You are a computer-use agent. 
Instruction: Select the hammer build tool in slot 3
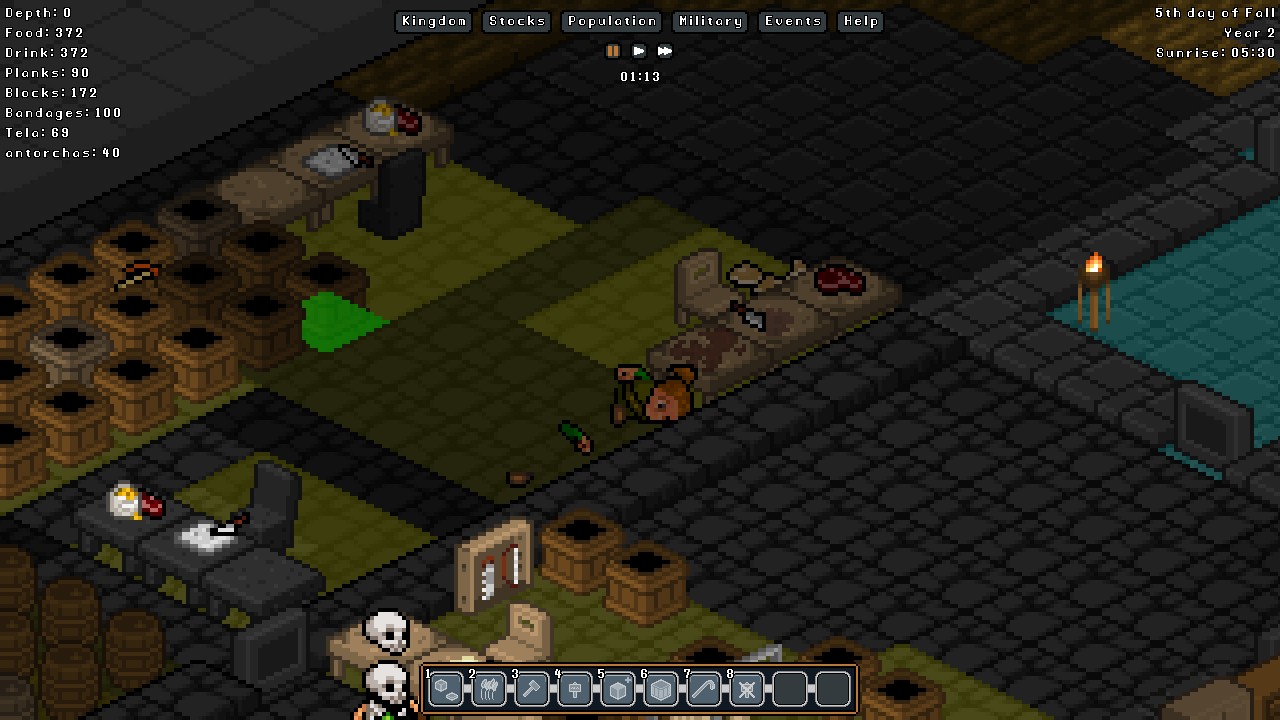click(531, 688)
